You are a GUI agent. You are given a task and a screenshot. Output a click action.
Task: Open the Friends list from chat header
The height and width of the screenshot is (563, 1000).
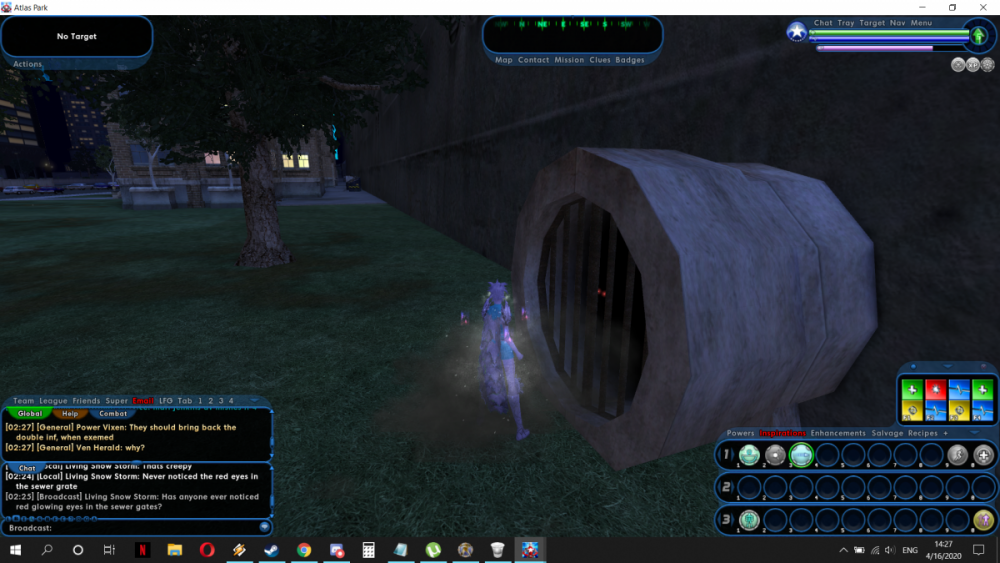86,401
